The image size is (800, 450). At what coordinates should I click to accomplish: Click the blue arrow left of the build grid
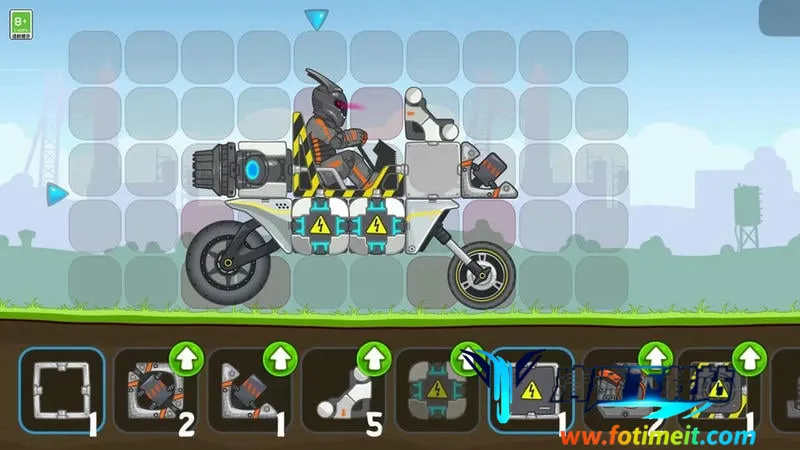coord(57,192)
